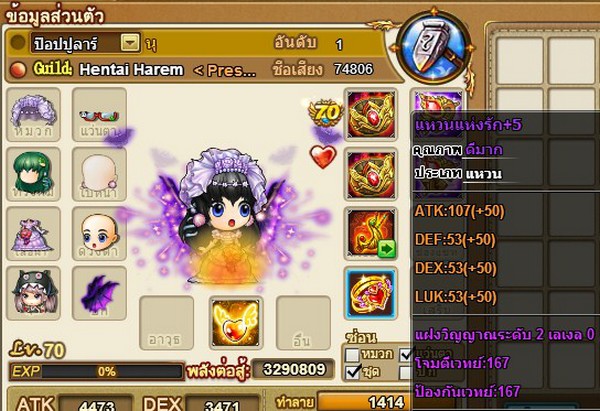
Task: Open the character name dropdown
Action: click(x=129, y=43)
